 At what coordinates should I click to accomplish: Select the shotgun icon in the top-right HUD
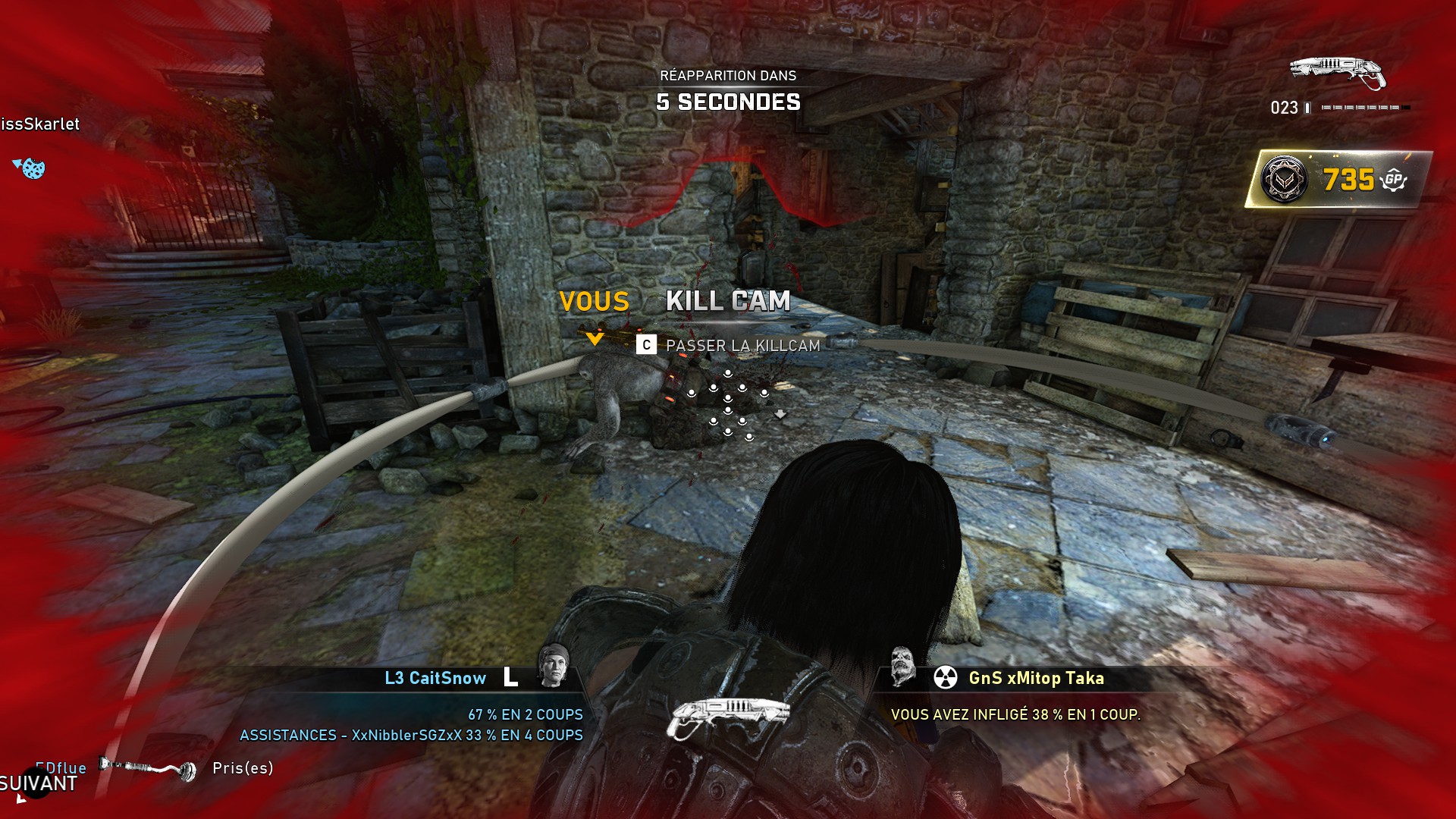[1338, 73]
